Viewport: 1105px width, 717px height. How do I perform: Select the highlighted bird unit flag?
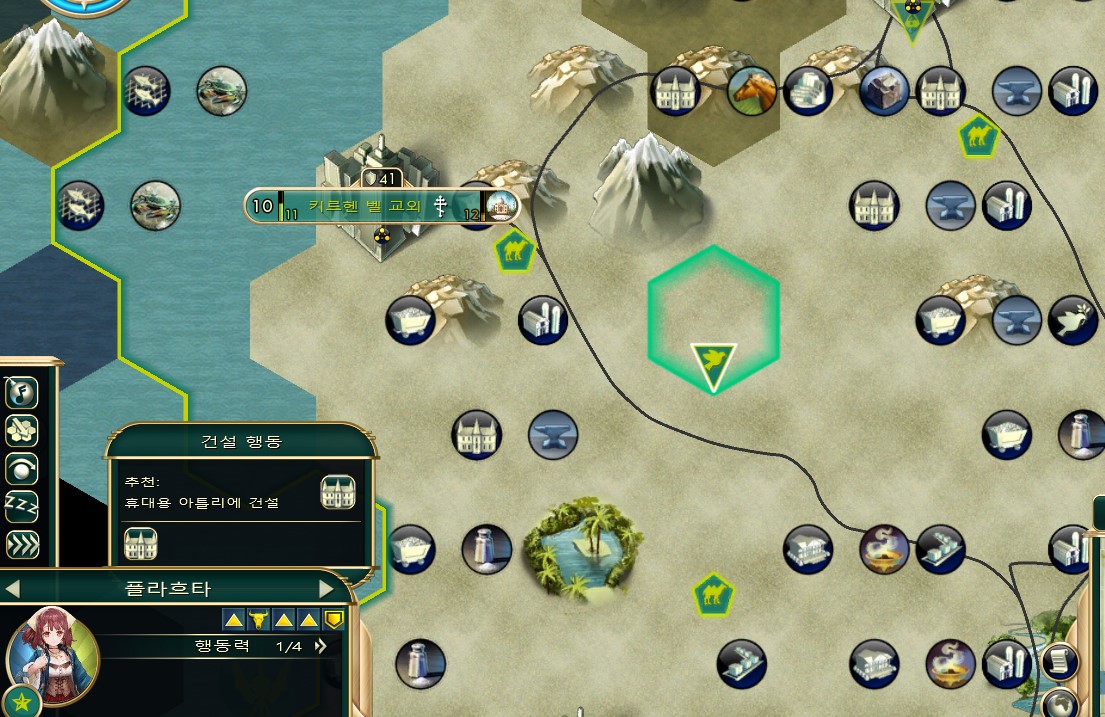coord(713,366)
